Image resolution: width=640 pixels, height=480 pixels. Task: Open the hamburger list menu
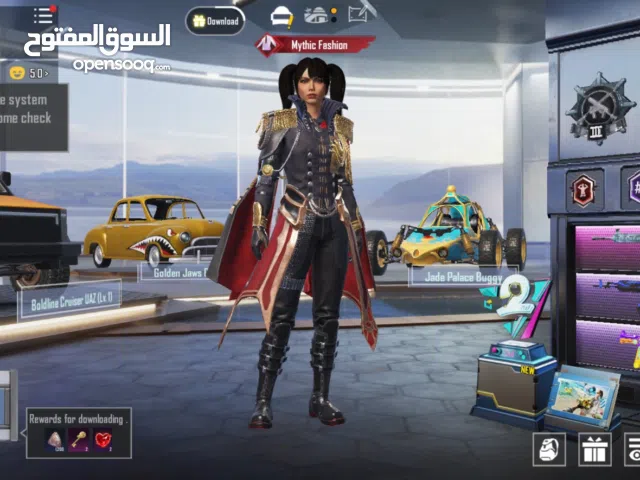[x=43, y=15]
